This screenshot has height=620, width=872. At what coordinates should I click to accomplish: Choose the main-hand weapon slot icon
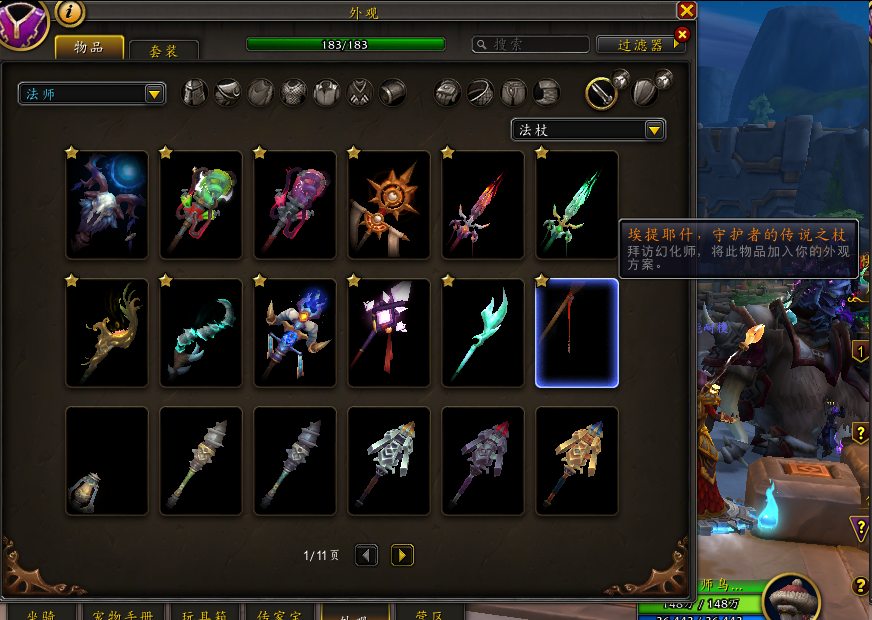click(x=601, y=93)
